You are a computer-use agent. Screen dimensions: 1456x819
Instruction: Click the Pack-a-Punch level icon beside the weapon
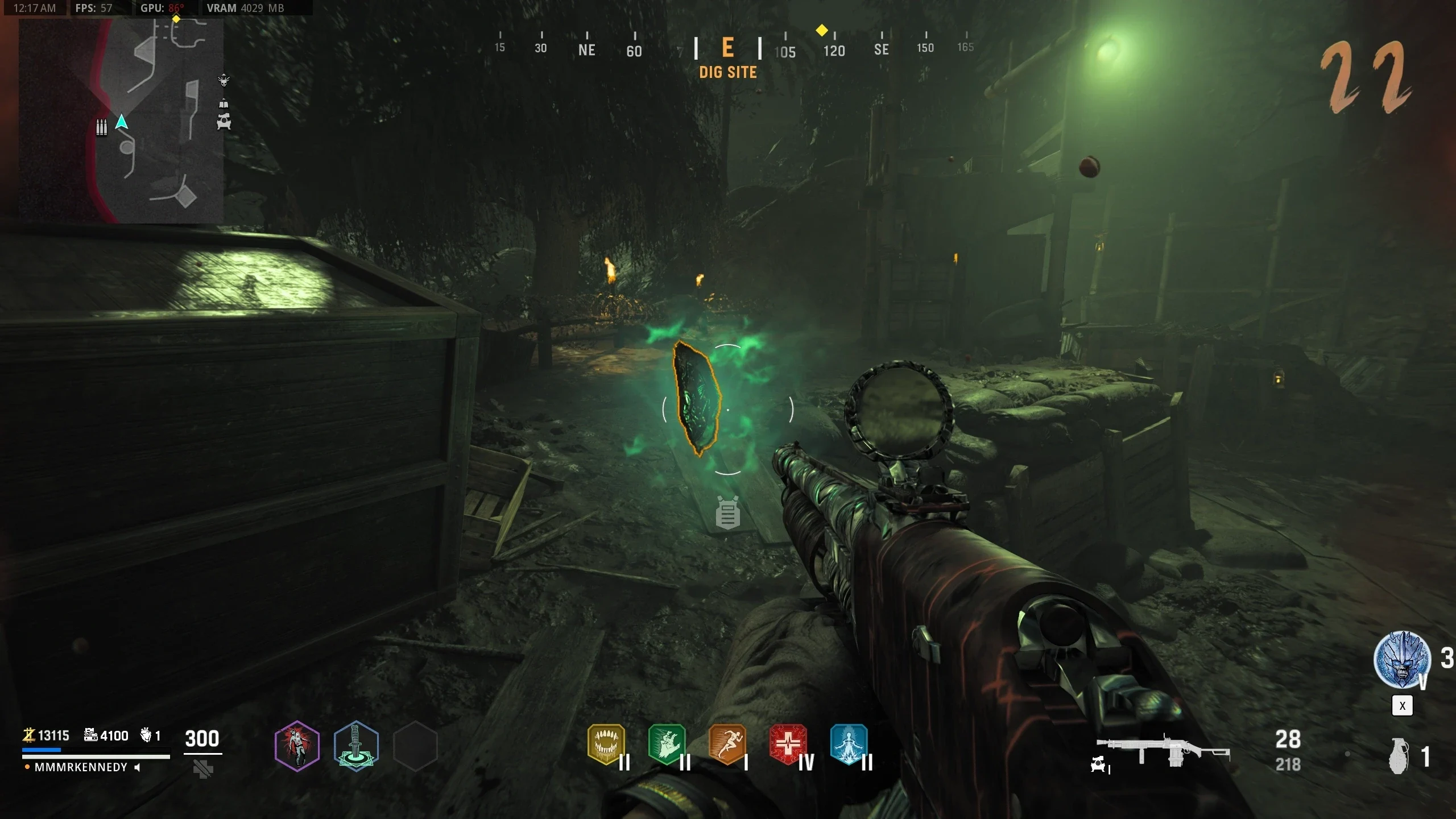coord(1099,766)
